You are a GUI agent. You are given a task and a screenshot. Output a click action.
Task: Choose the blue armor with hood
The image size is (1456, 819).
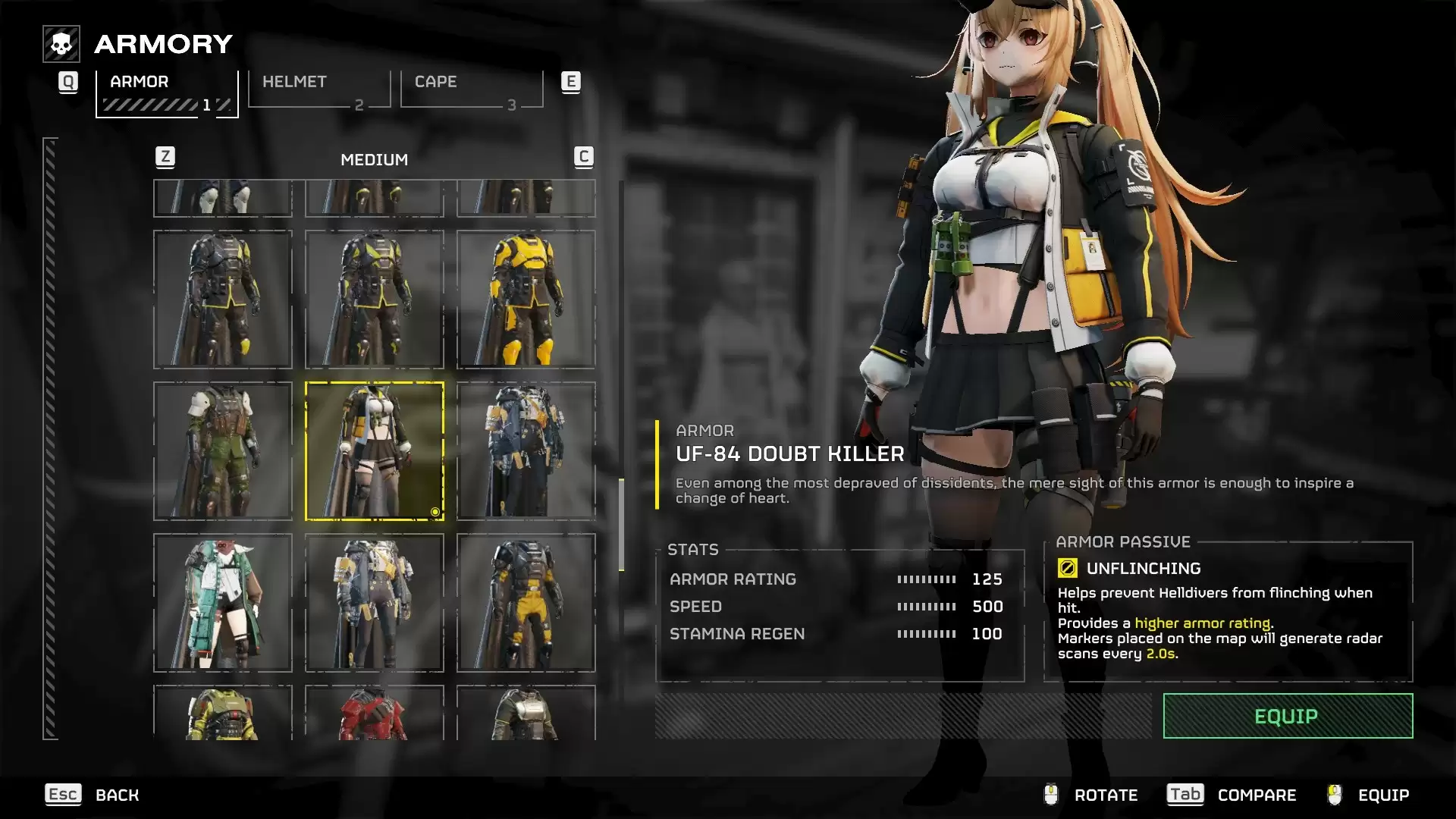click(526, 451)
